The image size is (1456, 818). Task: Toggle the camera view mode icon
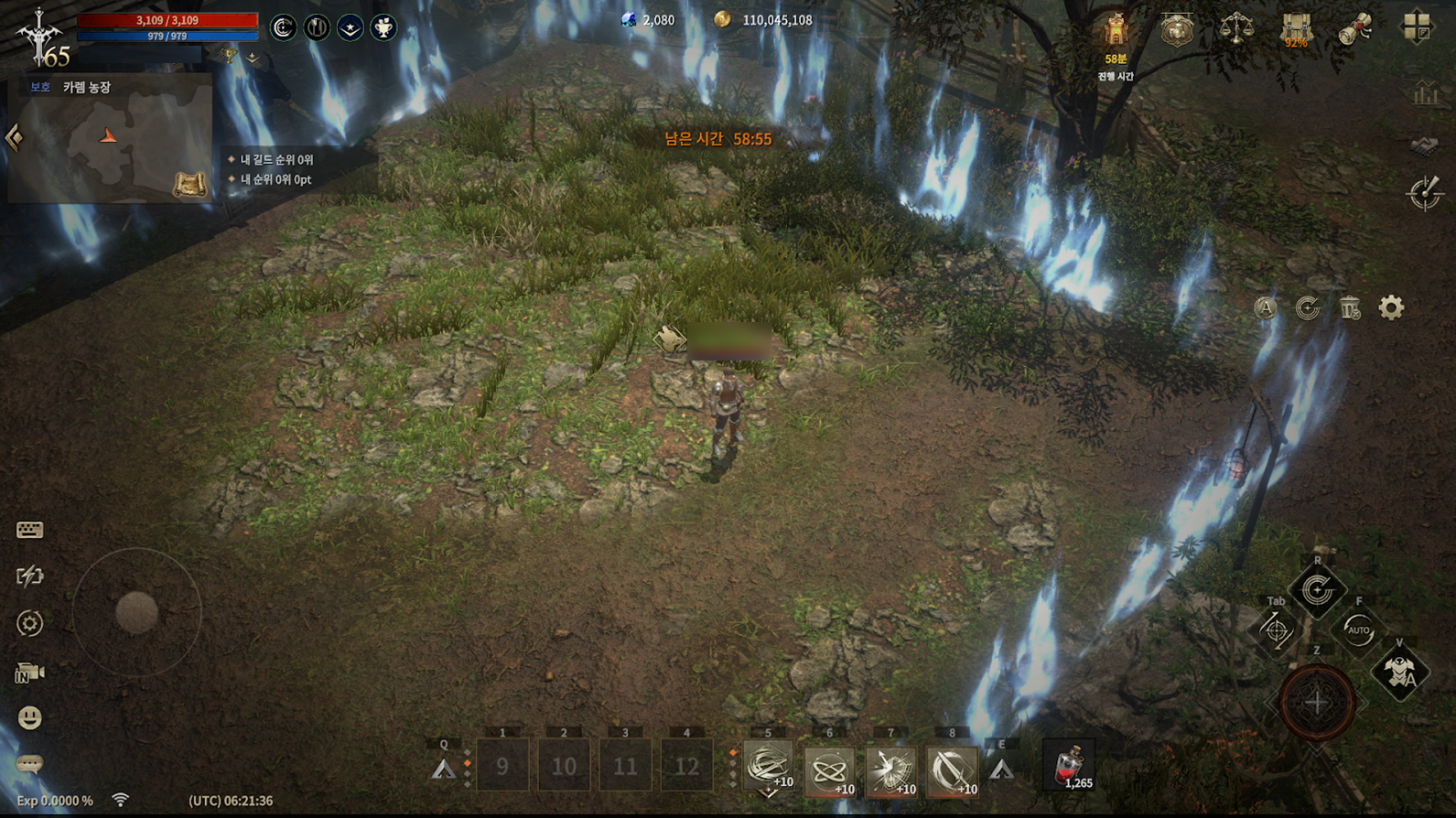29,673
